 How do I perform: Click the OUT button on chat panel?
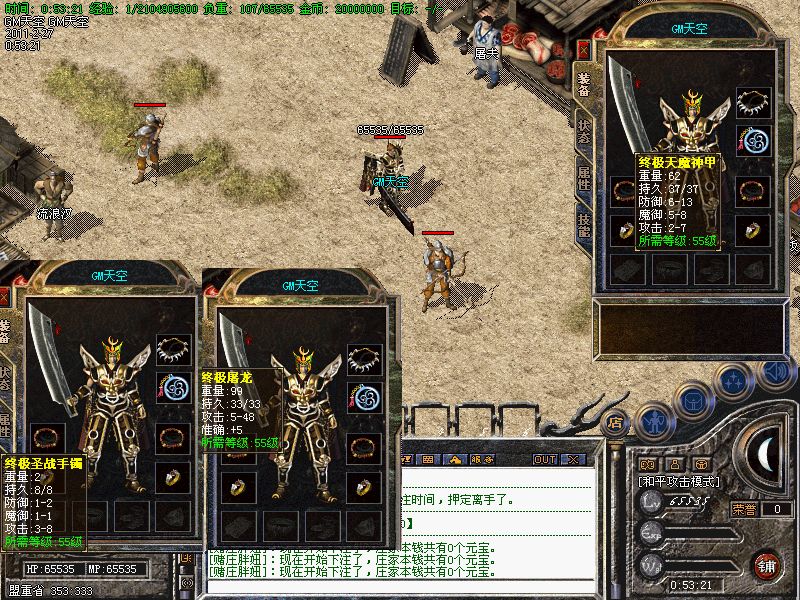[x=544, y=459]
